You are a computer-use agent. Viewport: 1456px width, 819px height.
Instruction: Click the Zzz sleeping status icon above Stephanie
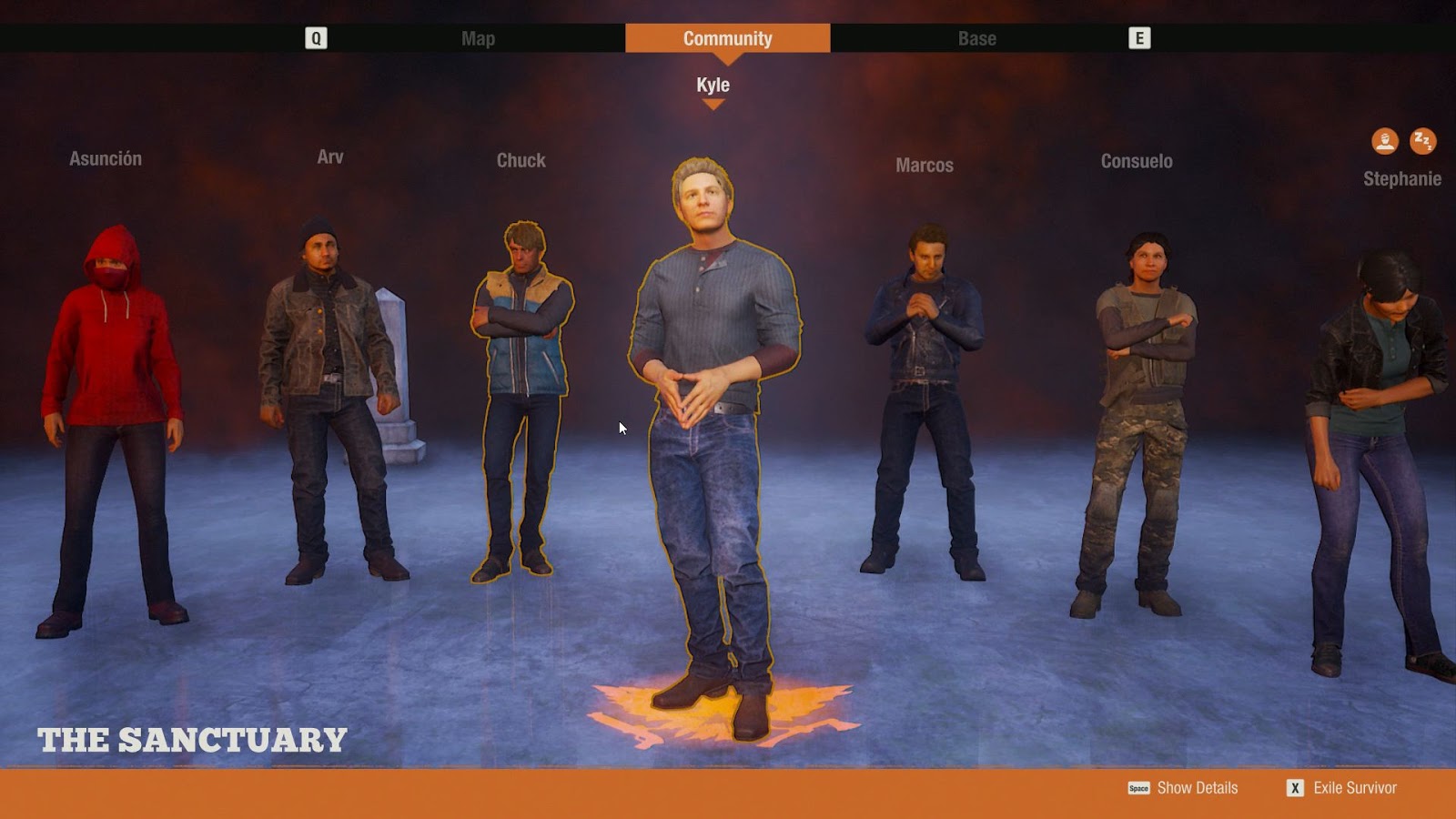[x=1421, y=139]
